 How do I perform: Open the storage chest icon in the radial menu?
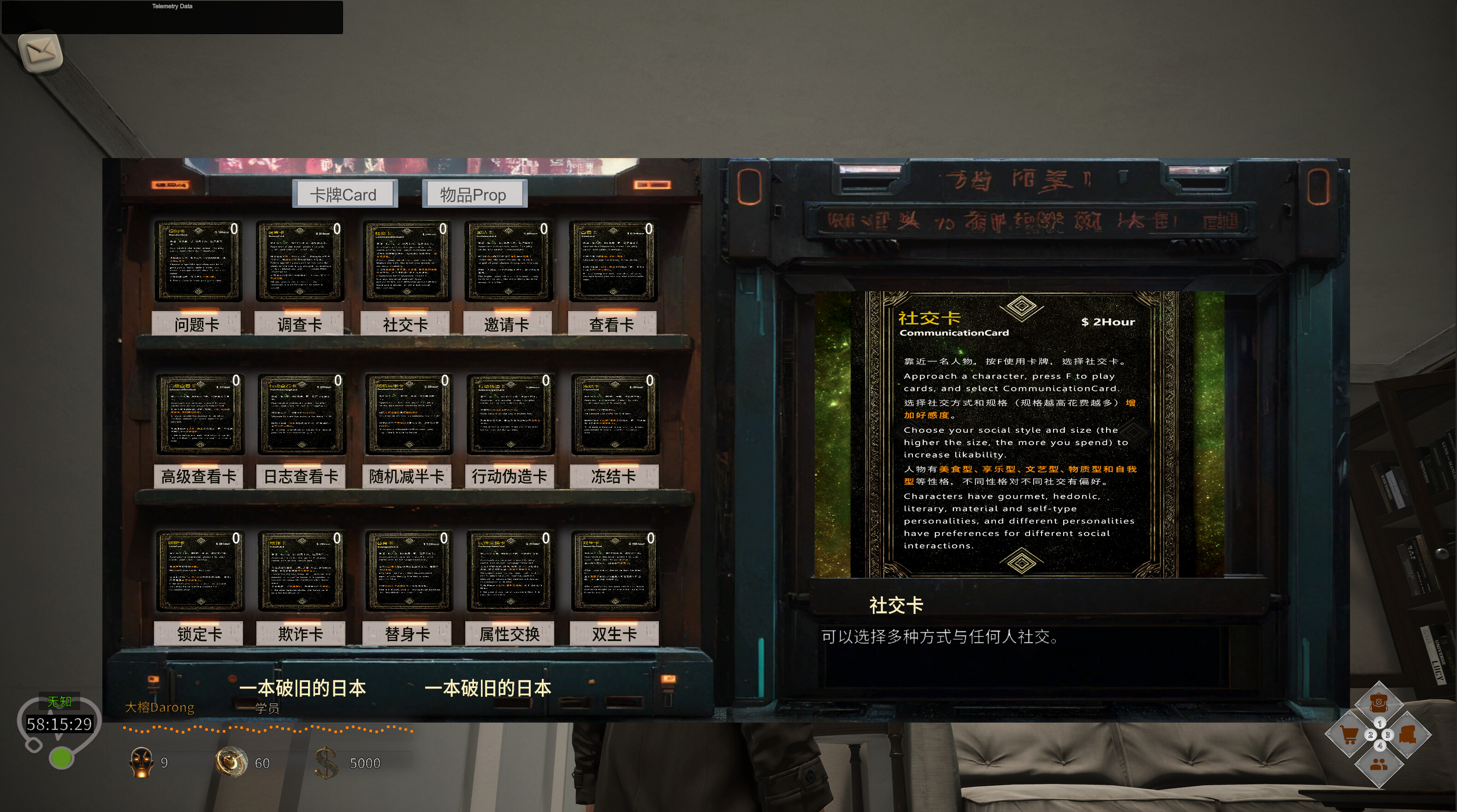click(1409, 735)
